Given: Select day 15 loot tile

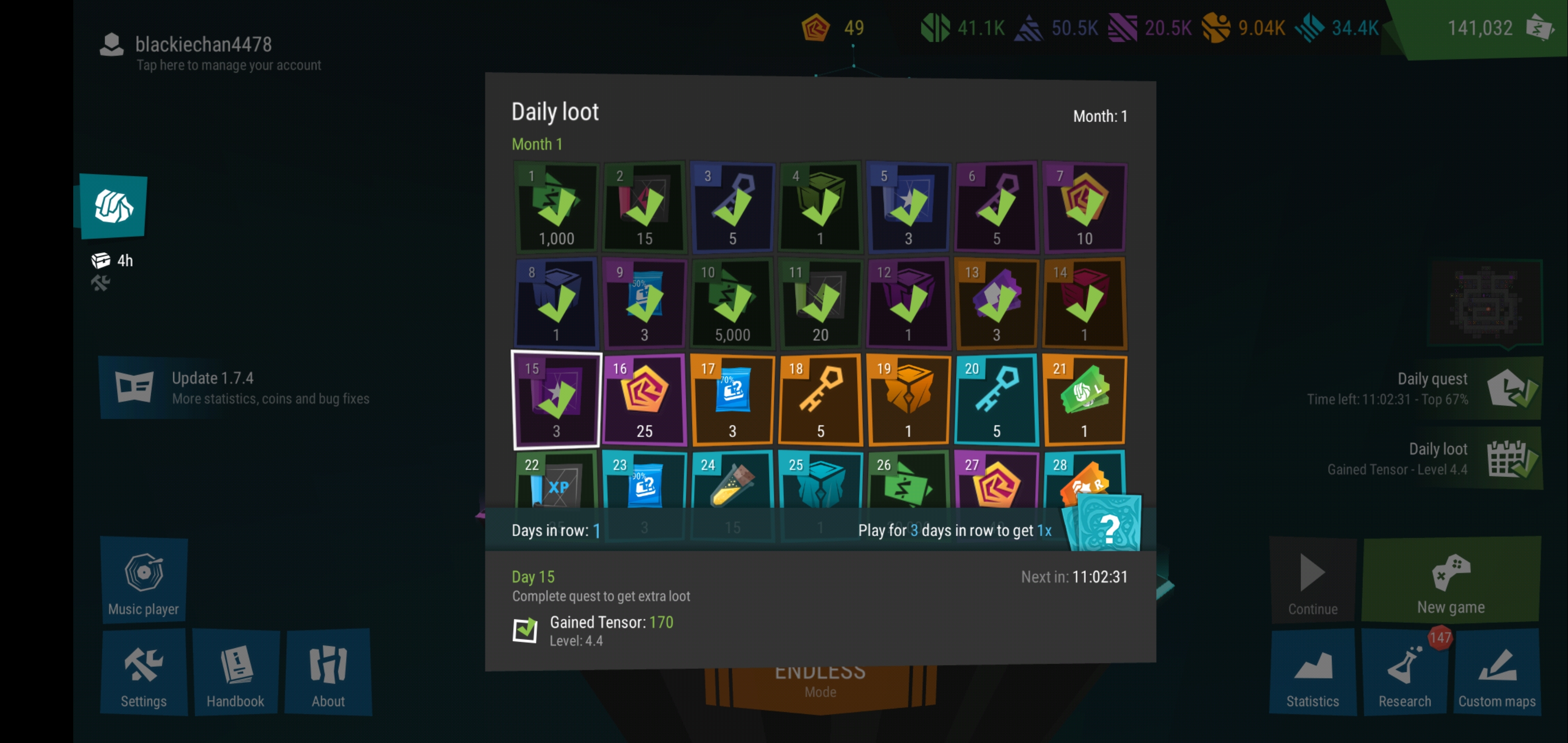Looking at the screenshot, I should [x=557, y=399].
